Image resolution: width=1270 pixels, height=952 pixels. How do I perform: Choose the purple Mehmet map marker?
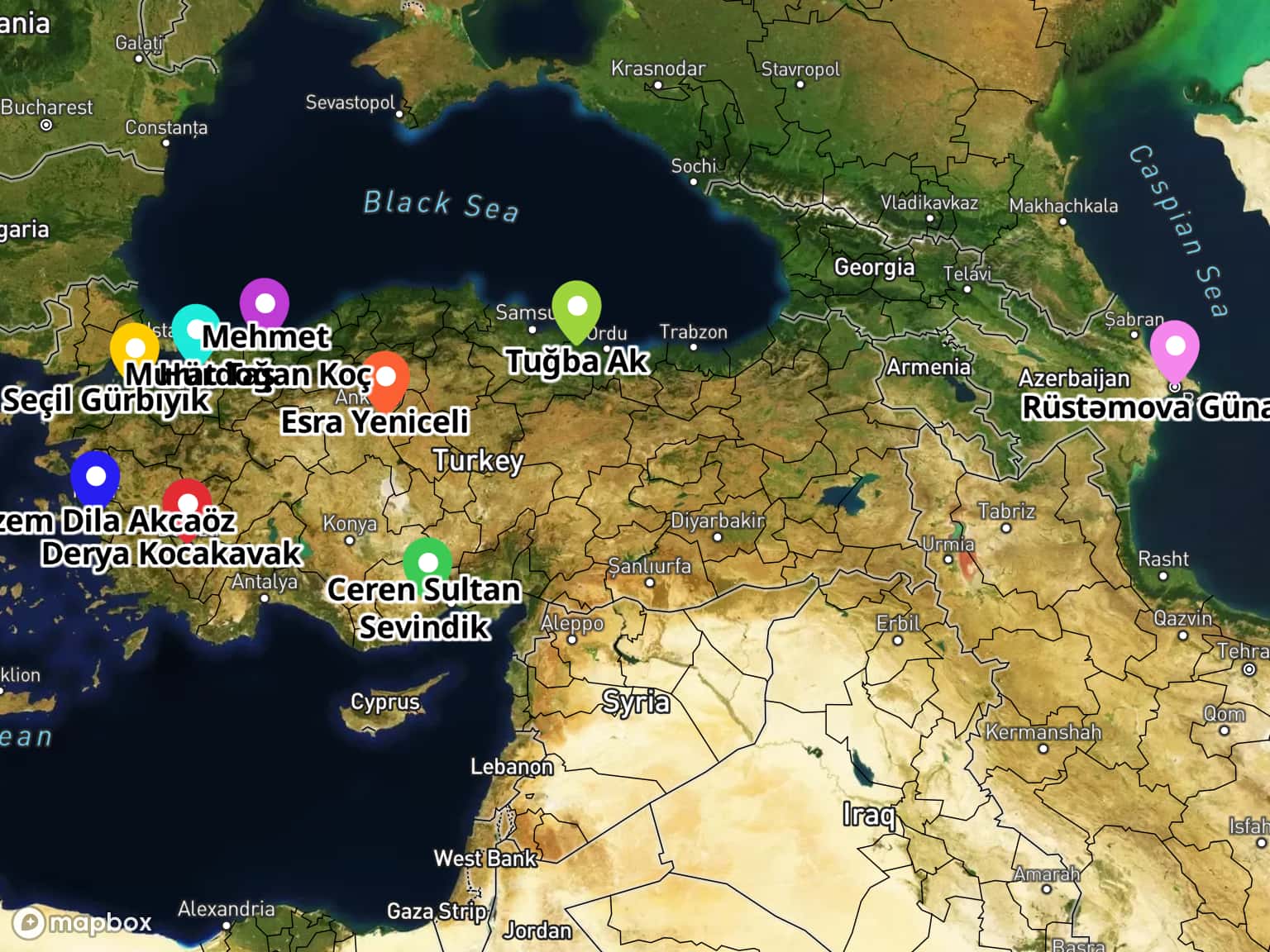pos(265,303)
